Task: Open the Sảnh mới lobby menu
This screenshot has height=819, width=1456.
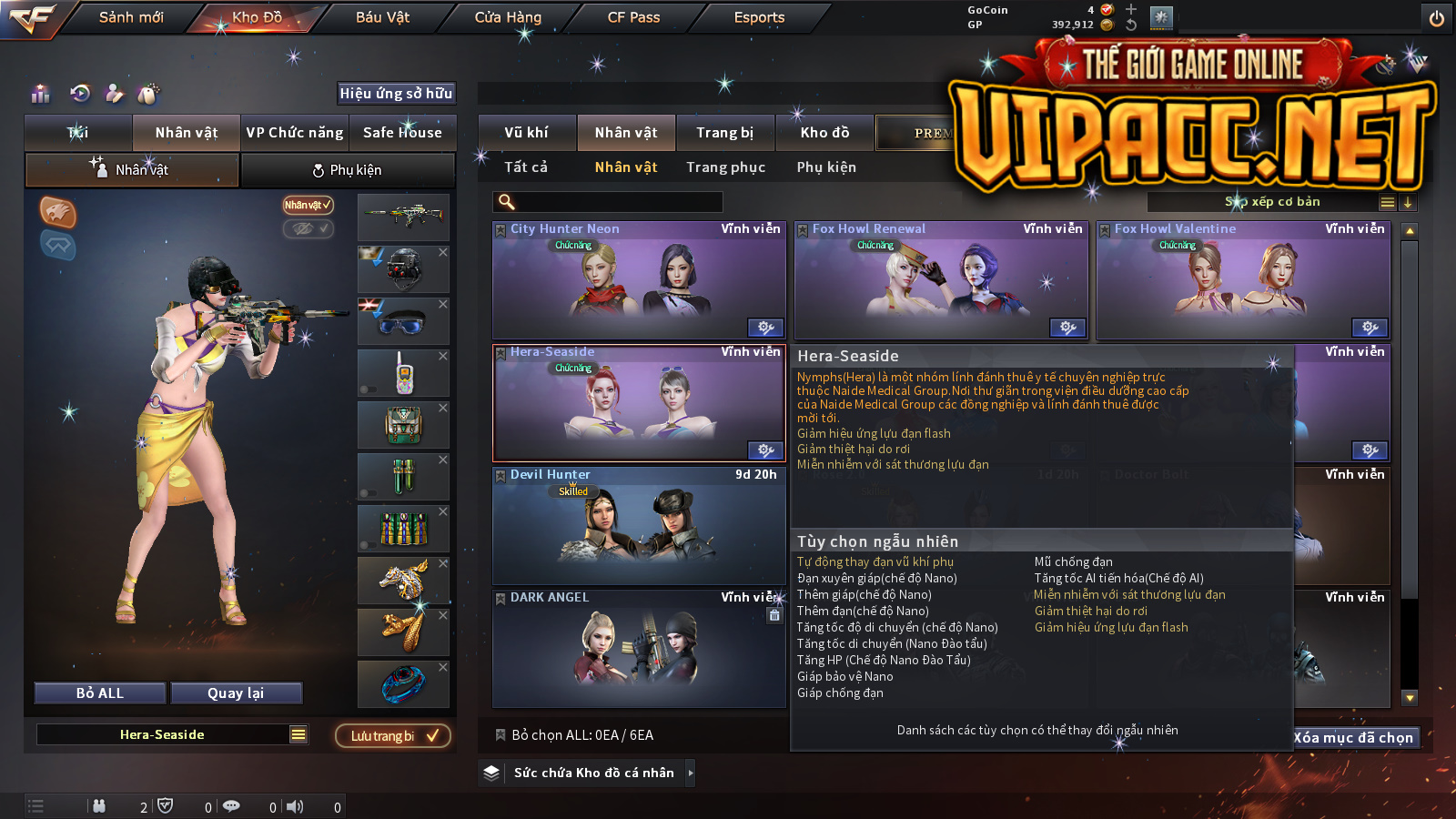Action: click(131, 17)
